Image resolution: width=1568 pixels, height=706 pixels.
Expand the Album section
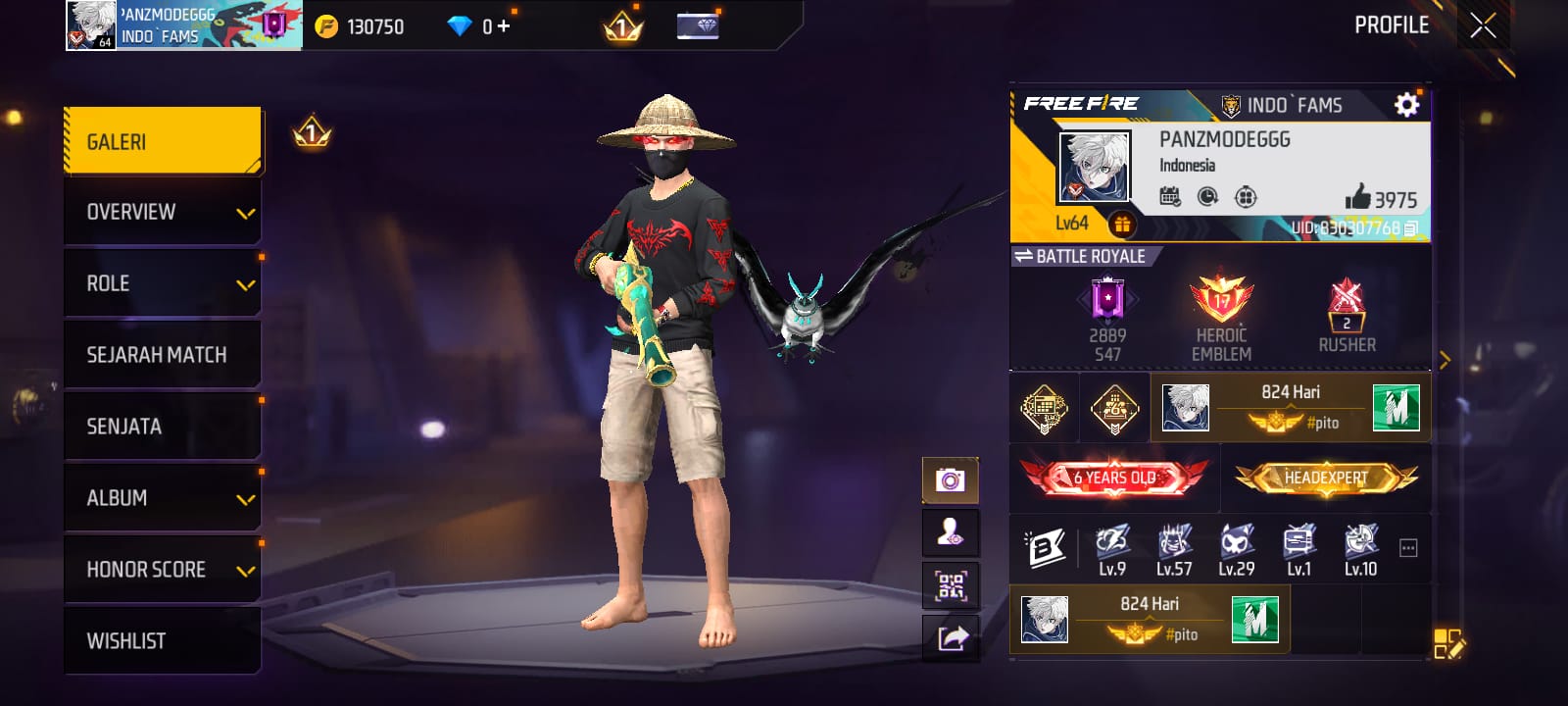coord(163,498)
